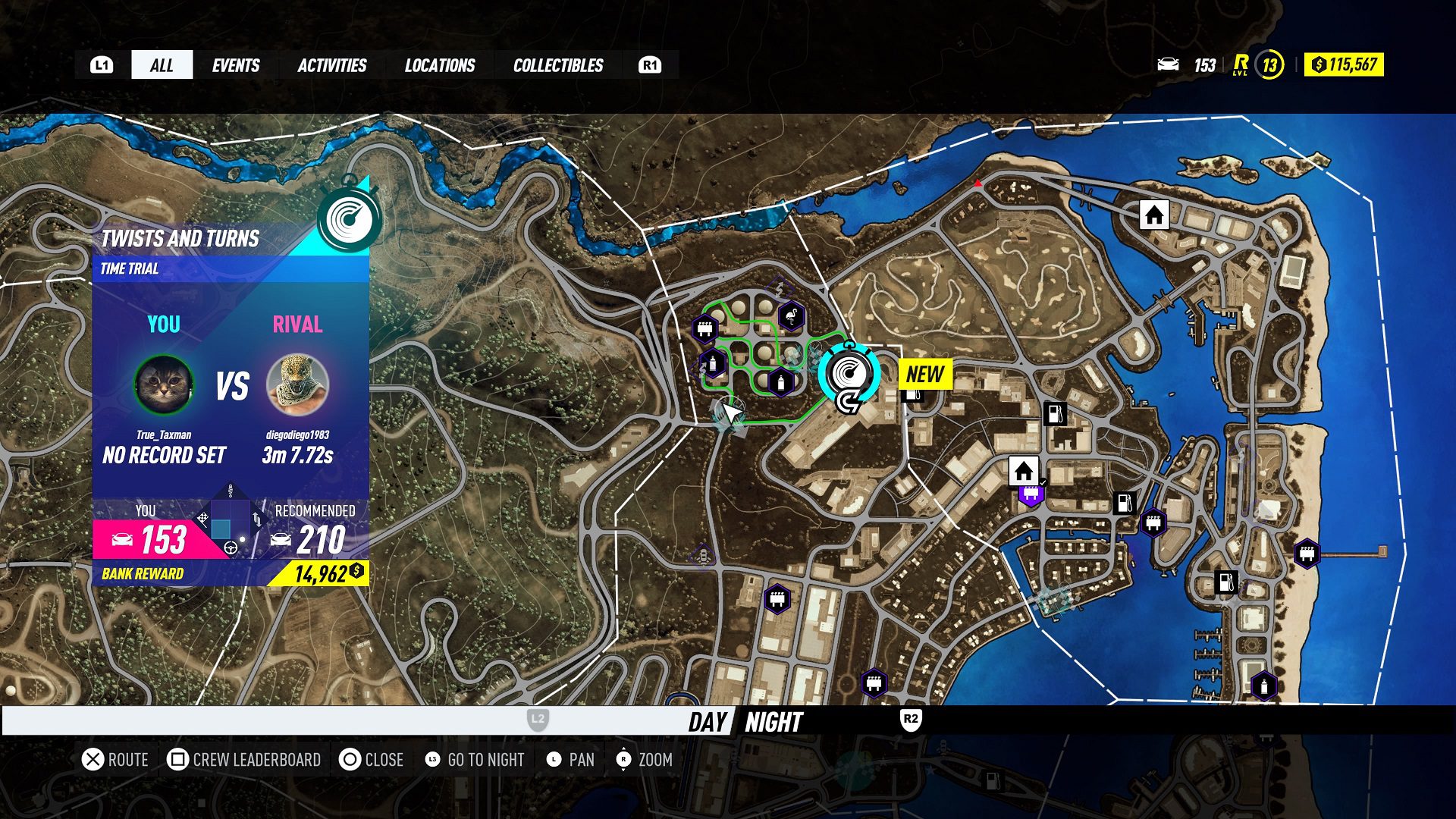
Task: Show the LOCATIONS tab
Action: (440, 65)
